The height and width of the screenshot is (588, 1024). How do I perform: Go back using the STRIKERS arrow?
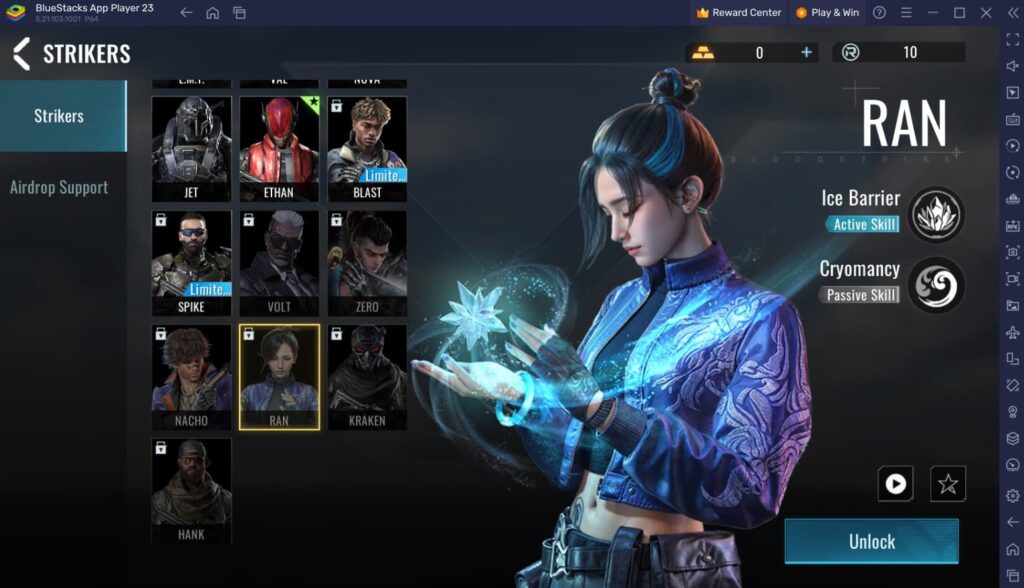click(21, 53)
